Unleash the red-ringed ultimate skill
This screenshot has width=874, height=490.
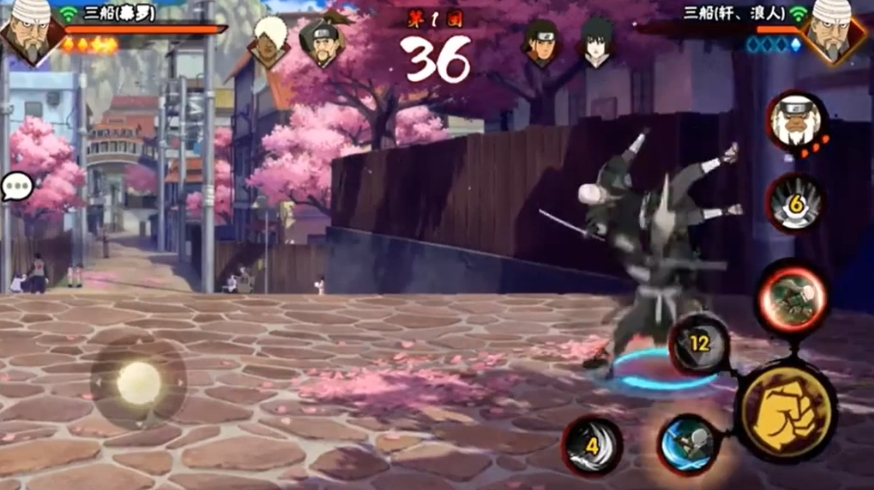(x=791, y=298)
